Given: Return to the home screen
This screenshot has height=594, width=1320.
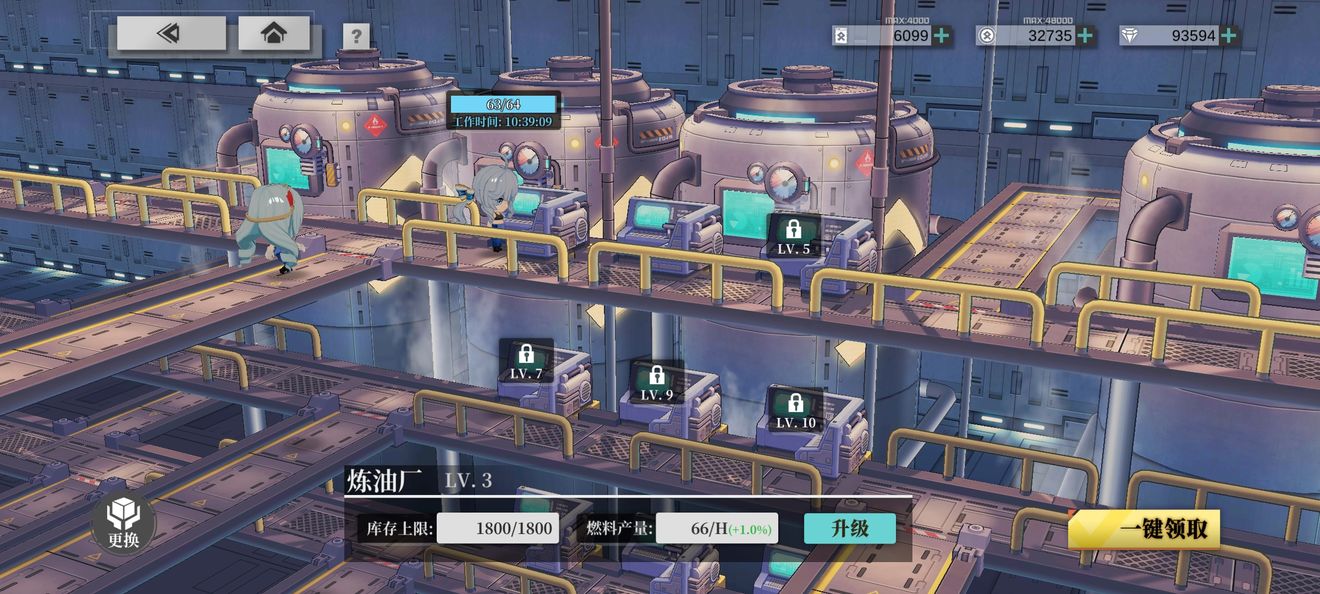Looking at the screenshot, I should tap(274, 33).
